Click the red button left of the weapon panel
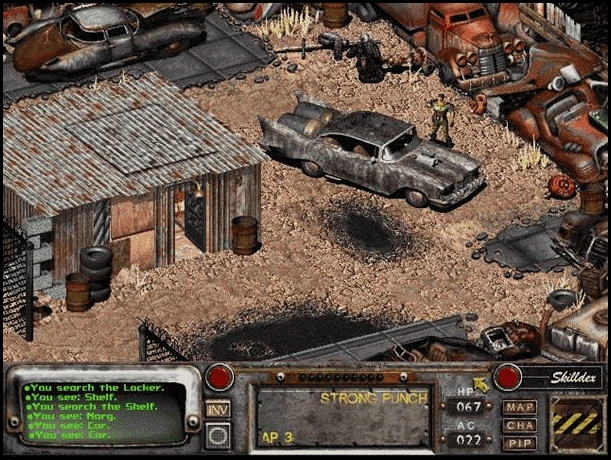This screenshot has height=460, width=611. click(219, 377)
